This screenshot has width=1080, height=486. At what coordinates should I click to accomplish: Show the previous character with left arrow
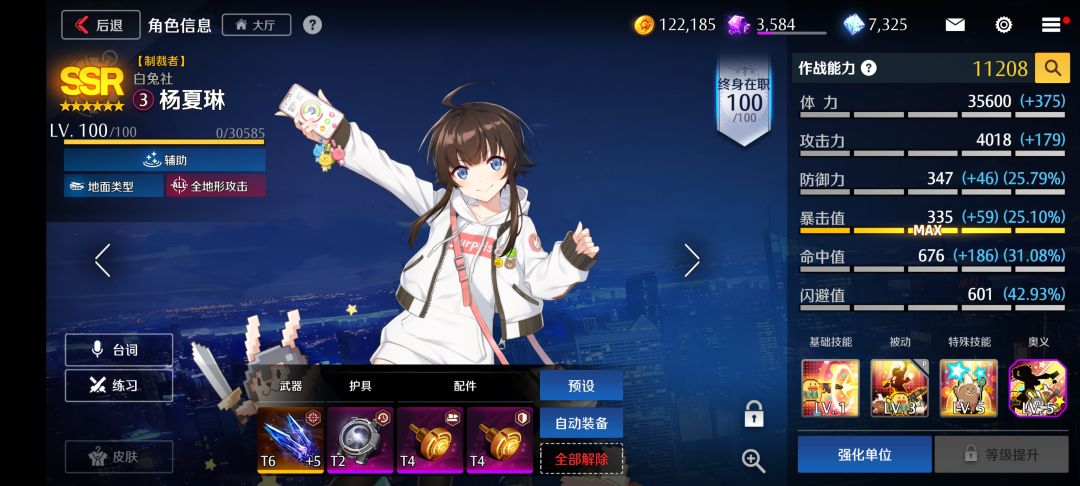pos(102,260)
